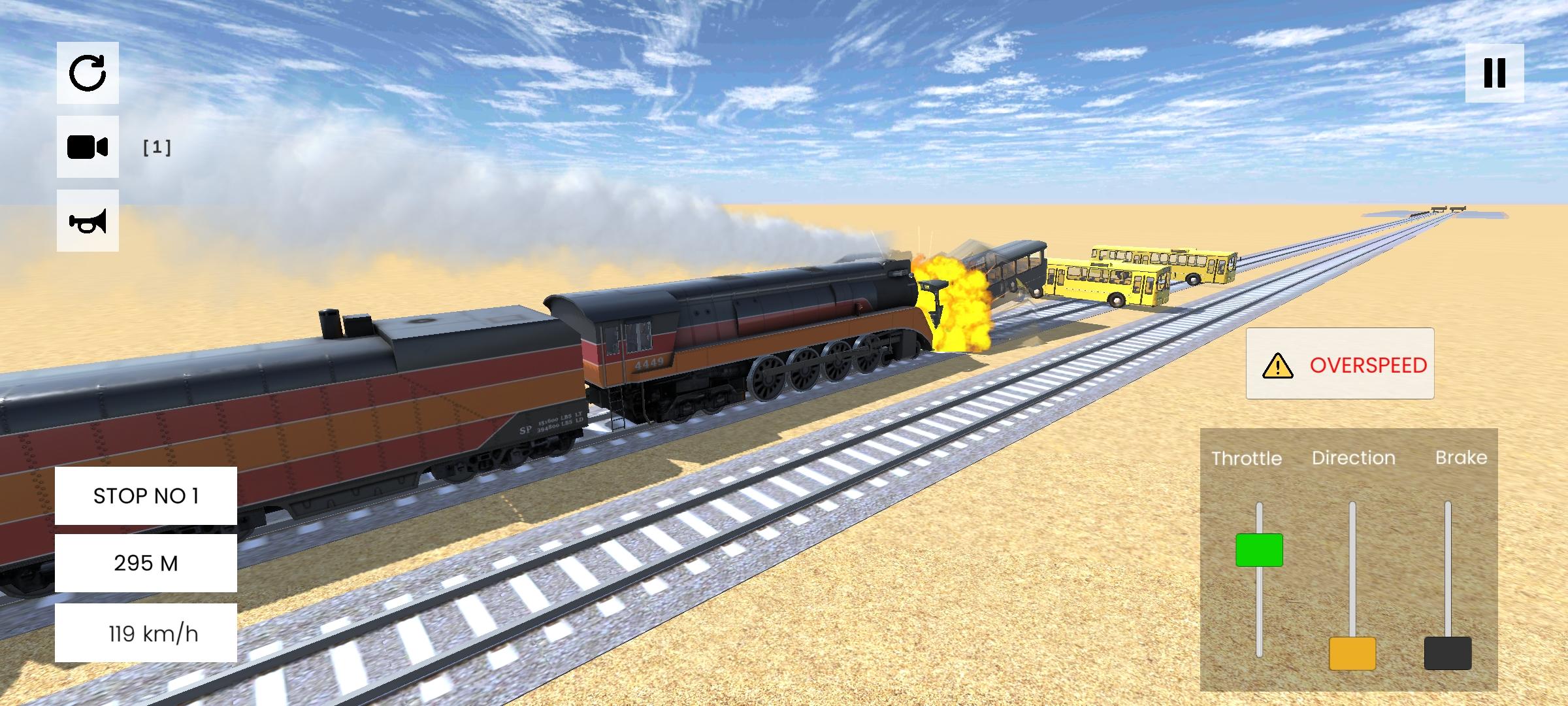Select the STOP NO 1 label

pyautogui.click(x=145, y=496)
